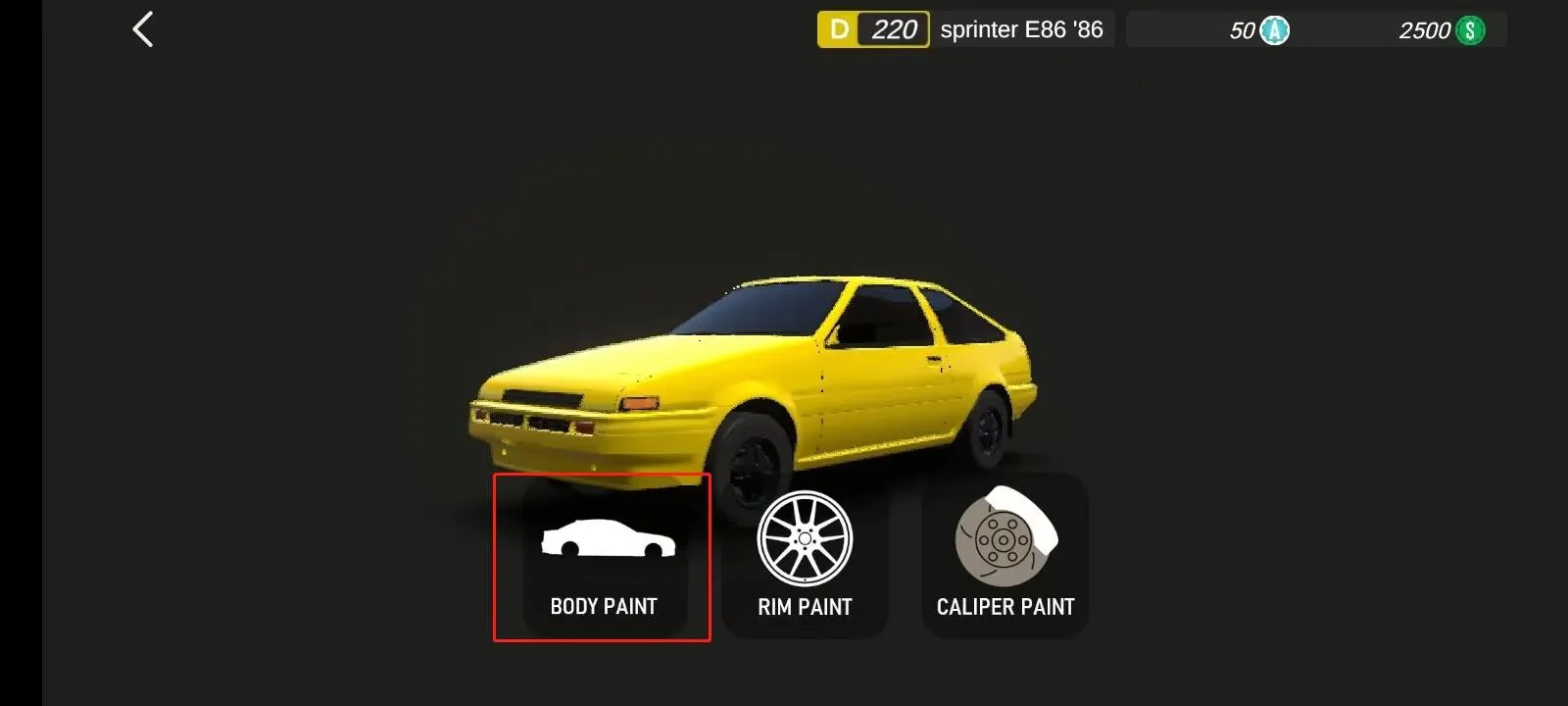Image resolution: width=1568 pixels, height=706 pixels.
Task: Click the sprinter E86 '86 name label
Action: (x=1022, y=29)
